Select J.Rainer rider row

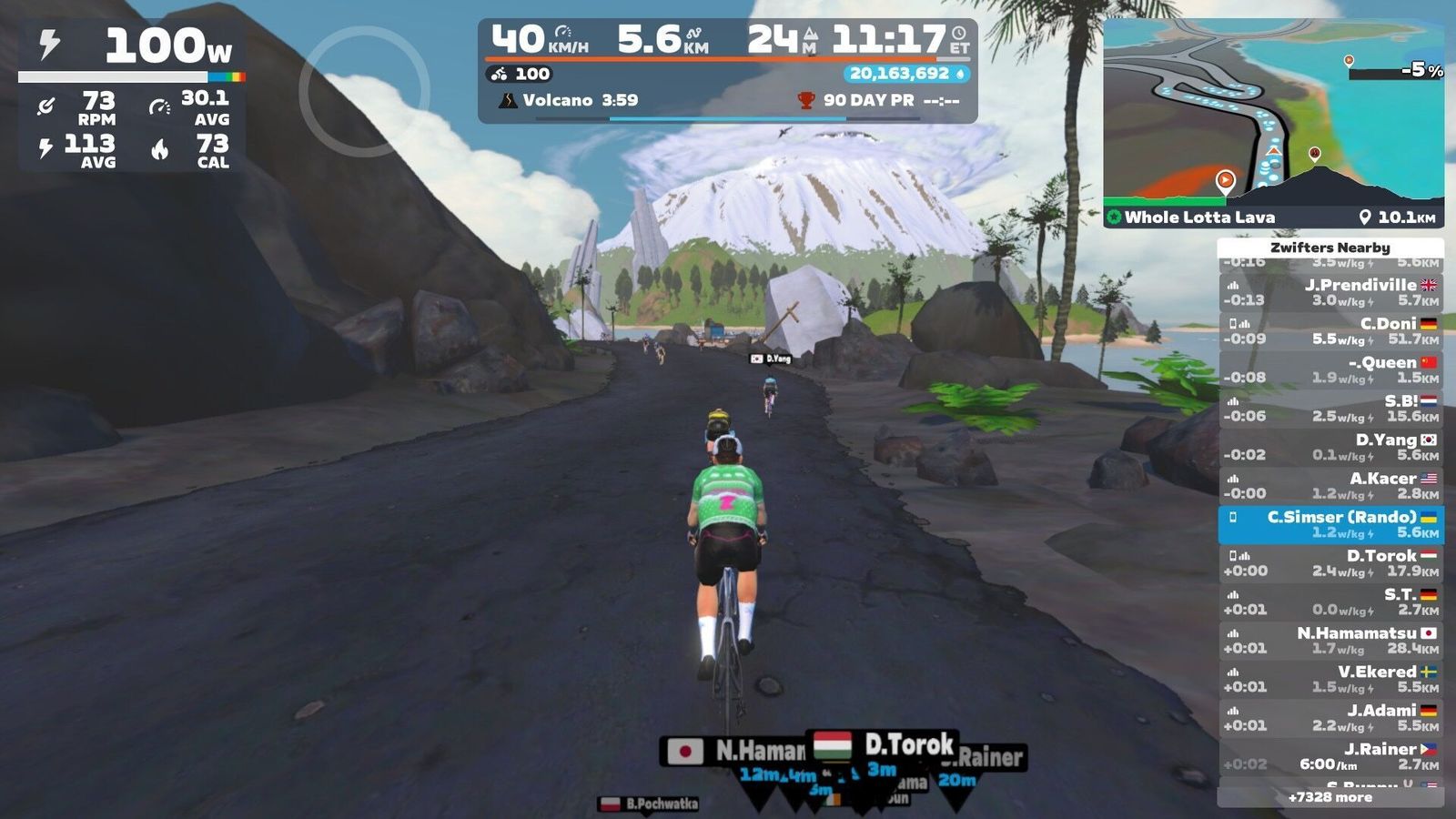pos(1330,756)
